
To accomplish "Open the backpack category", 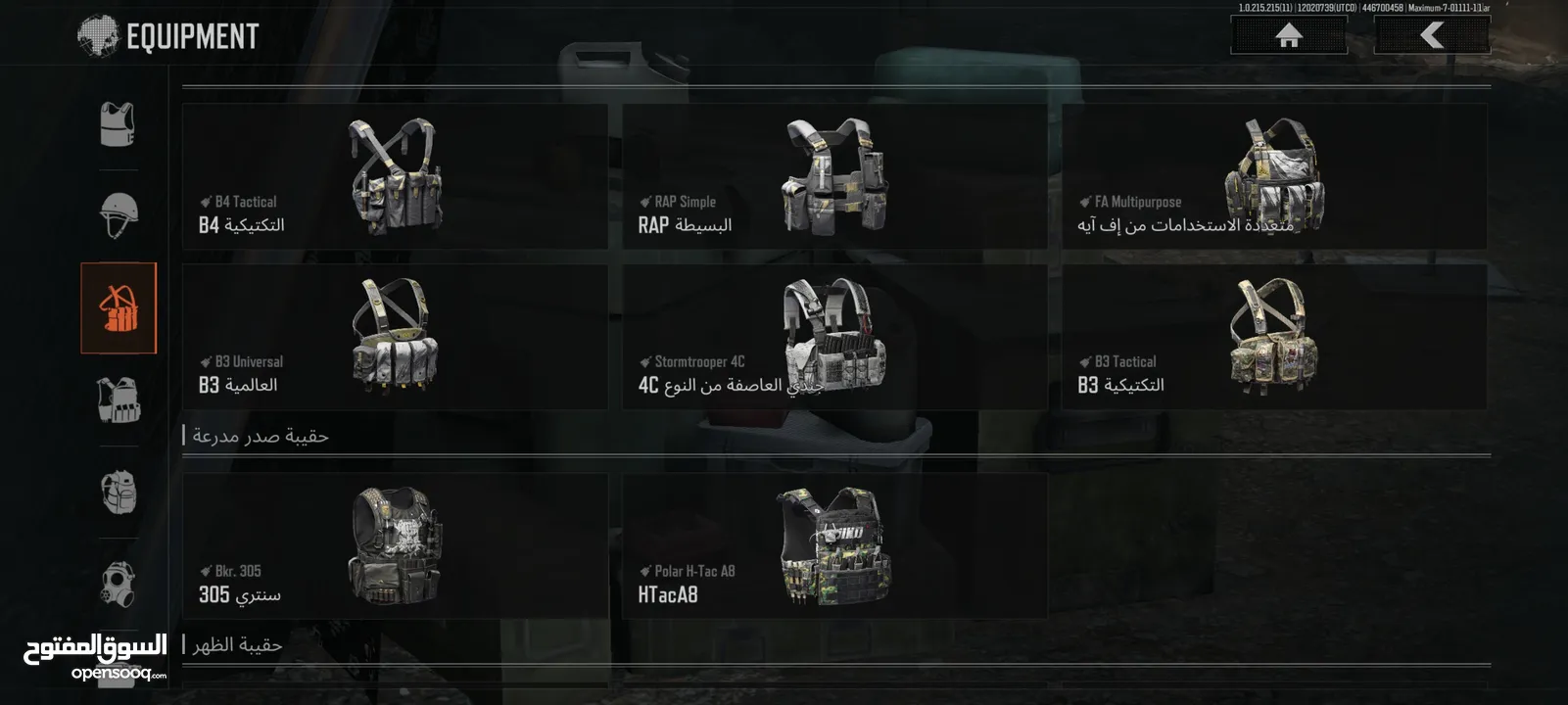I will pyautogui.click(x=119, y=492).
